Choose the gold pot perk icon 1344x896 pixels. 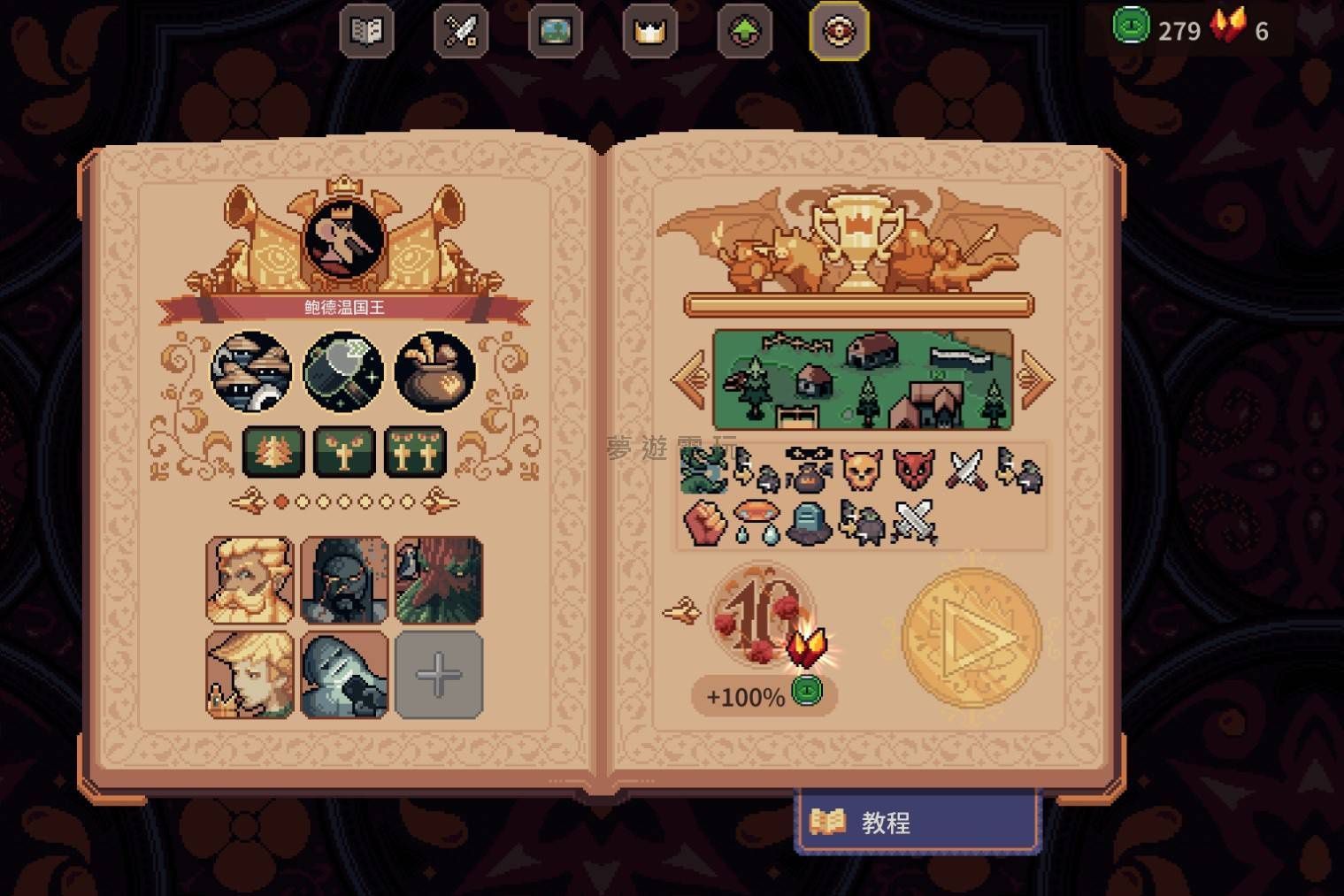[434, 371]
